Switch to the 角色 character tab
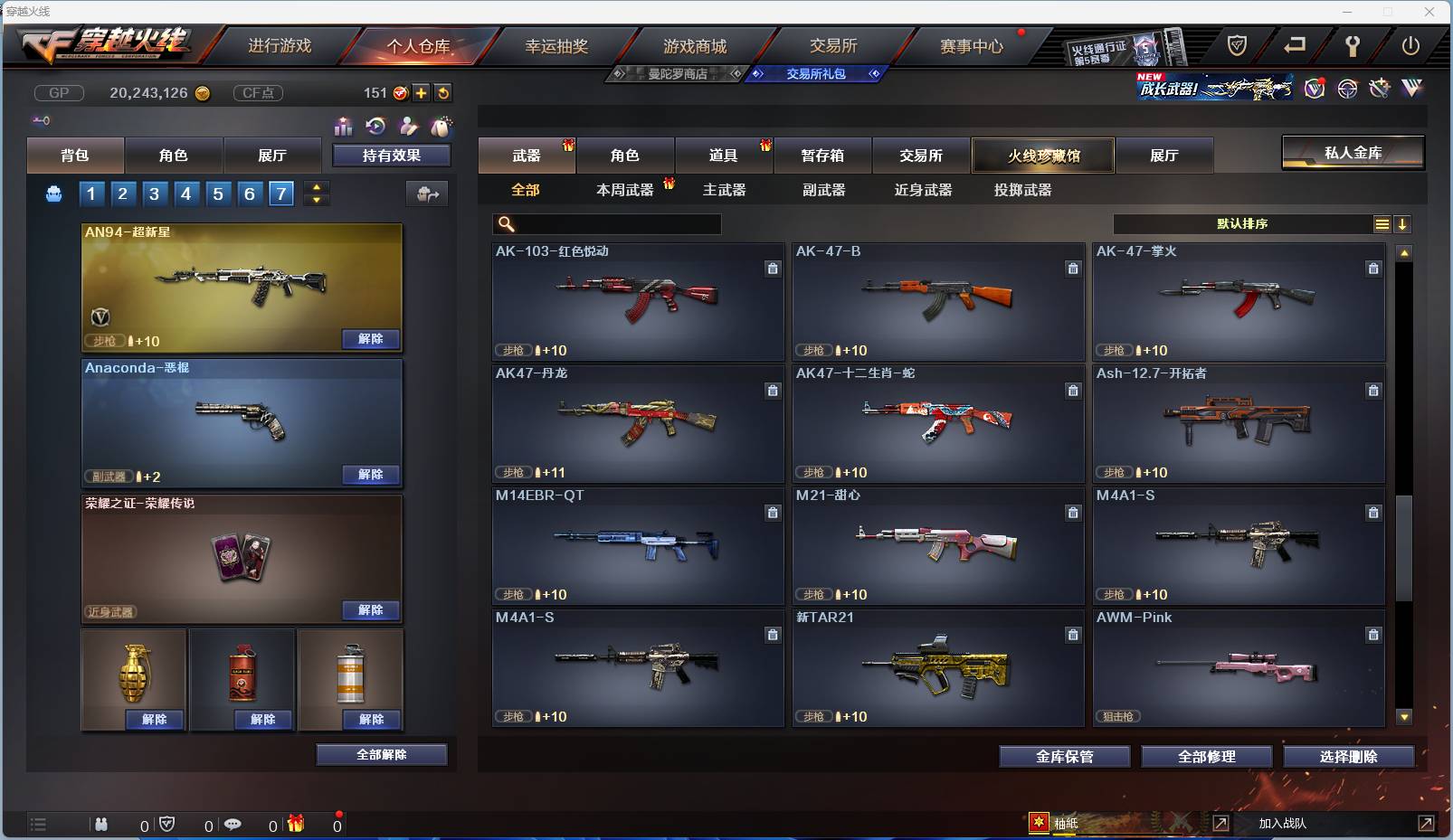Viewport: 1453px width, 840px height. (x=625, y=155)
